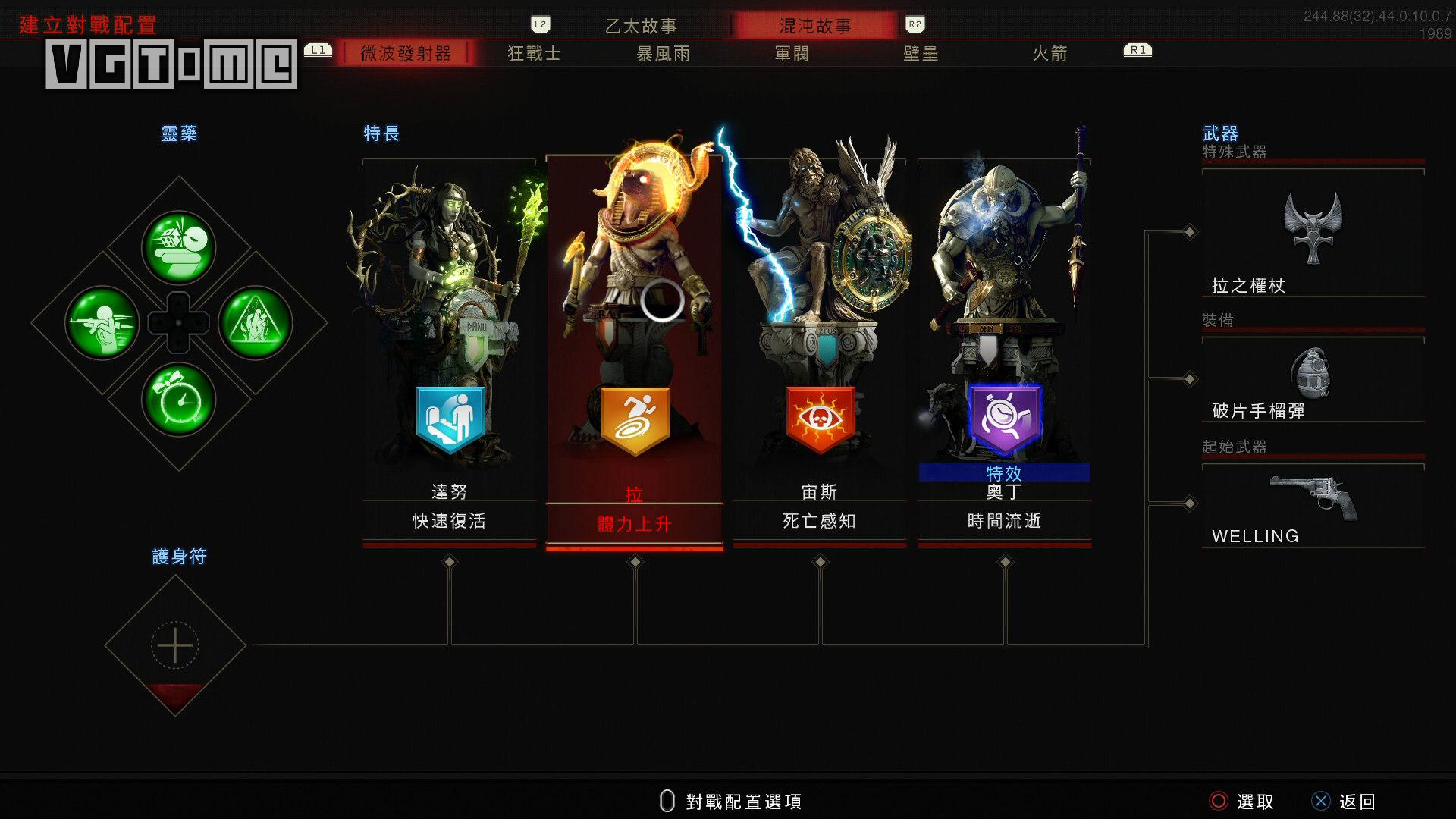This screenshot has height=819, width=1456.
Task: Add a talisman in the empty 護身符 slot
Action: pyautogui.click(x=175, y=645)
